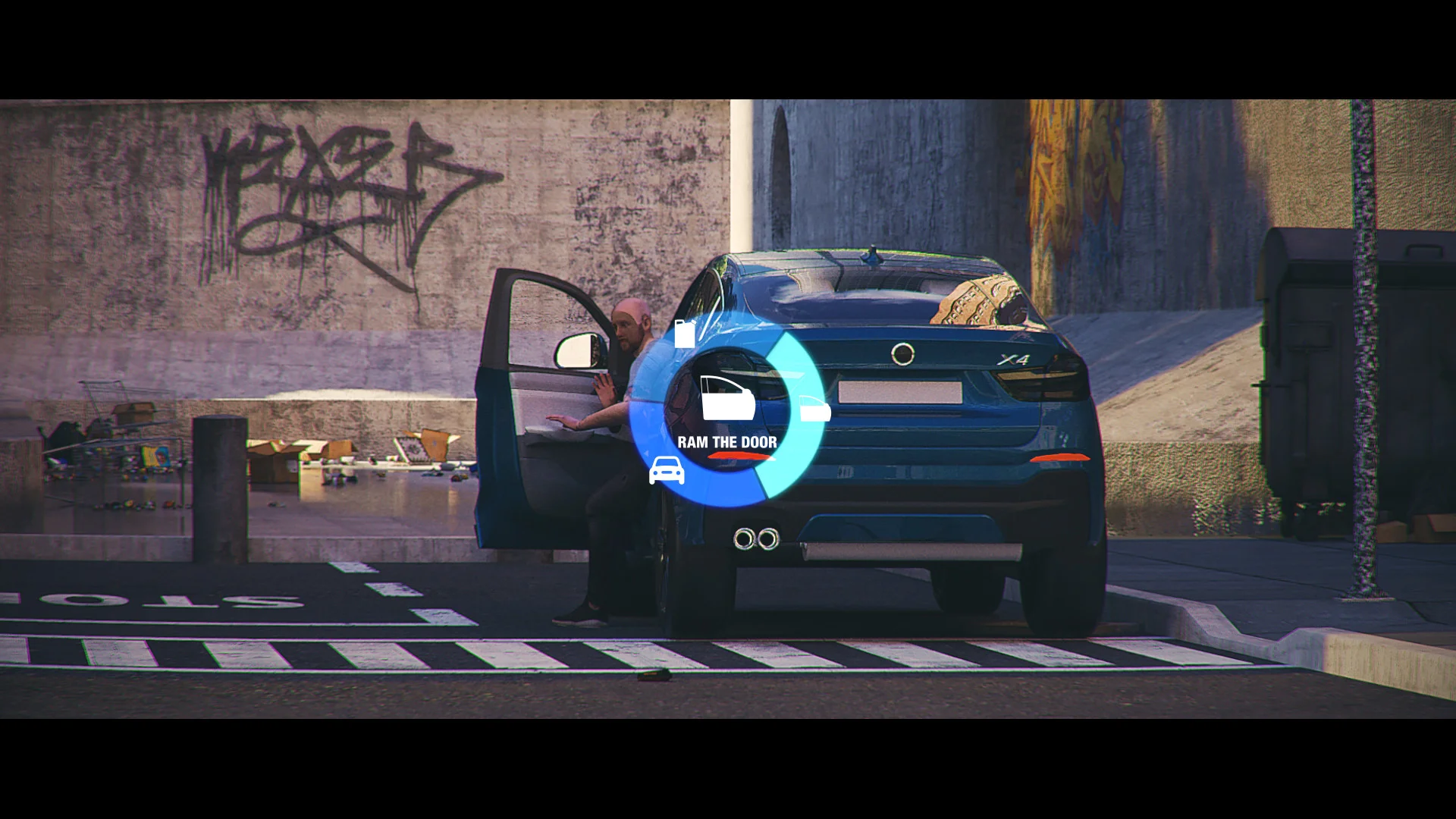1456x819 pixels.
Task: Select the open door icon on the right
Action: 815,409
